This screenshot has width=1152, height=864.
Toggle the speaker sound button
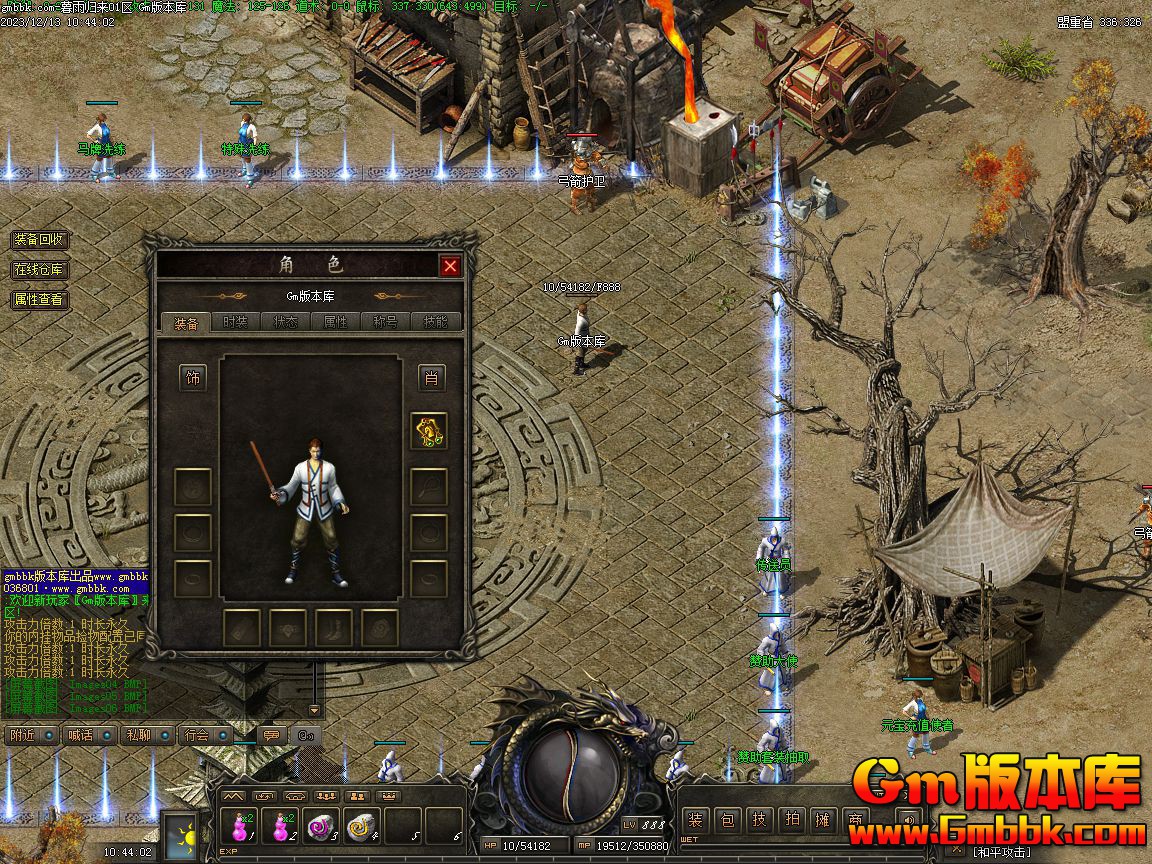[x=908, y=821]
